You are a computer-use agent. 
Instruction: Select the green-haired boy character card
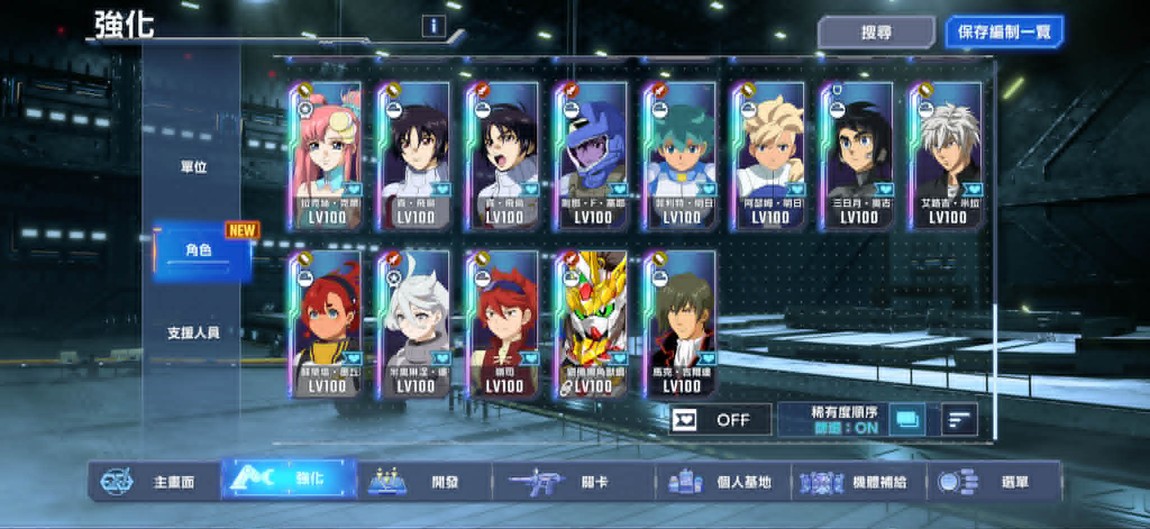click(x=681, y=157)
